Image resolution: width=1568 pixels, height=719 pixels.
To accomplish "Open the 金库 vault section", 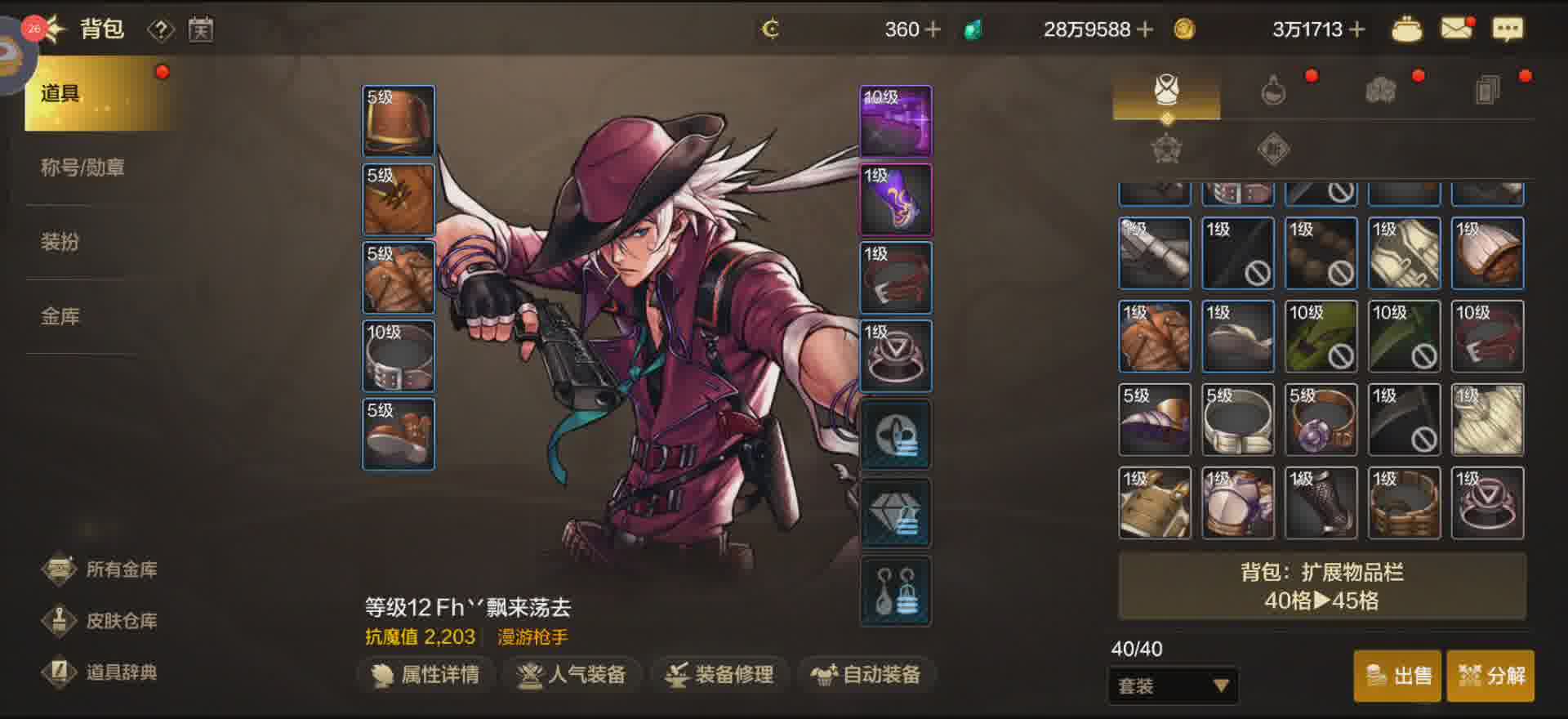I will [60, 316].
